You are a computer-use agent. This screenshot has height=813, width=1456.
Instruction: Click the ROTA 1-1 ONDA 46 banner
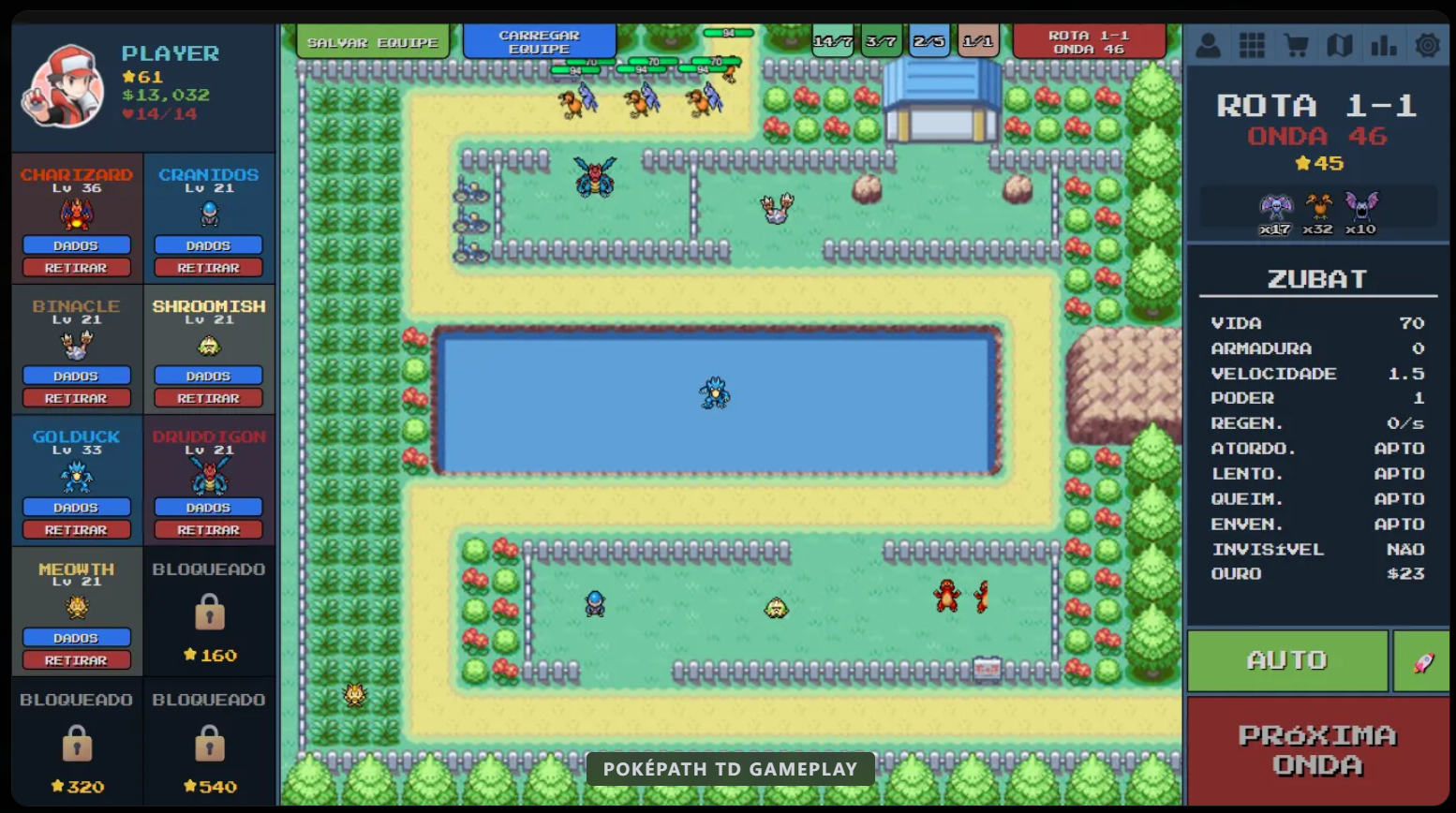(x=1090, y=41)
